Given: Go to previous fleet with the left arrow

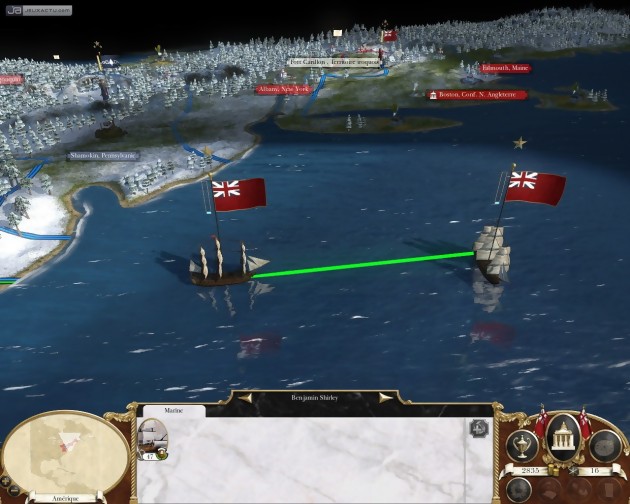Looking at the screenshot, I should click(x=240, y=397).
